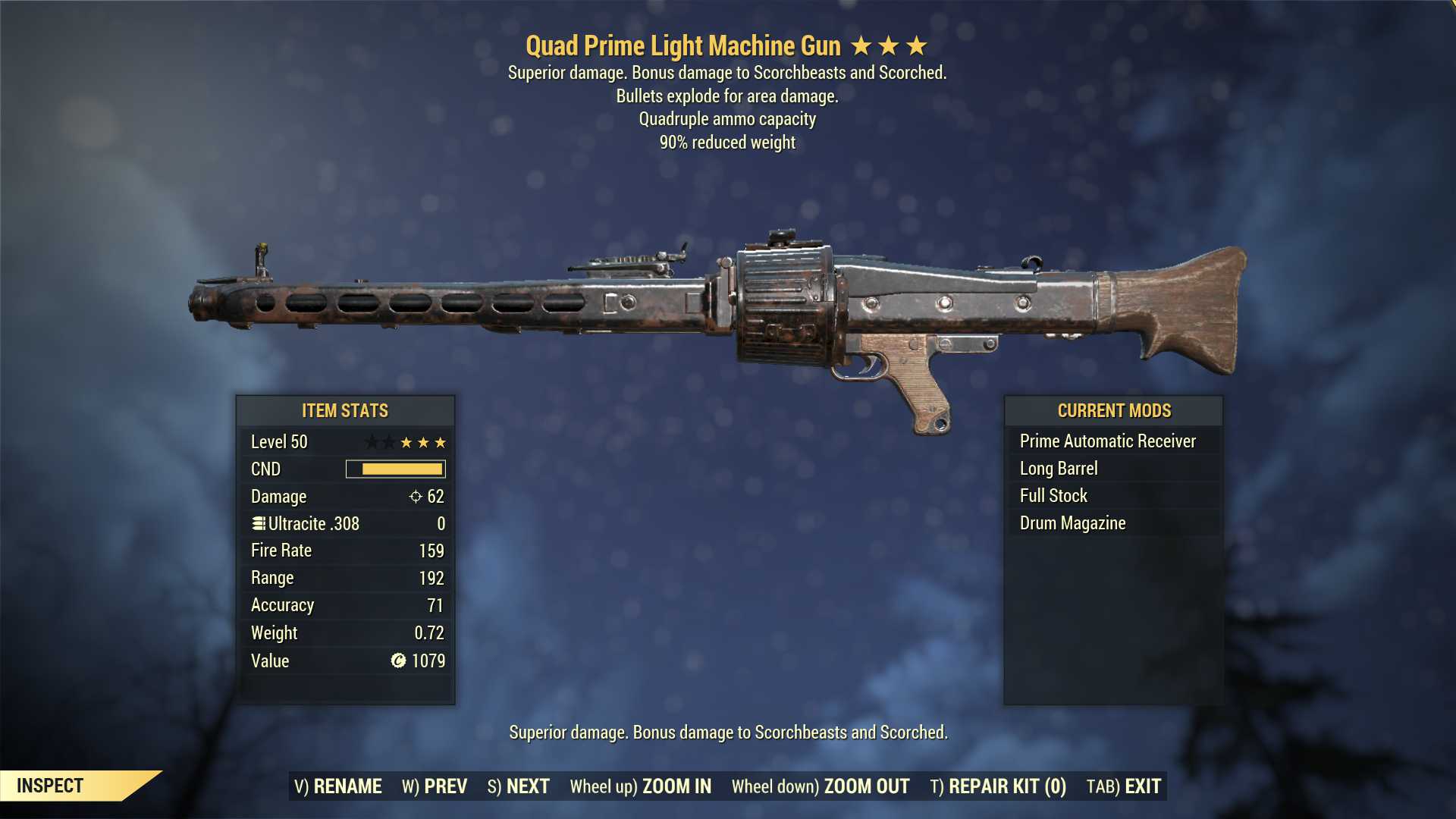The height and width of the screenshot is (819, 1456).
Task: Click the Drum Magazine mod entry
Action: 1072,523
